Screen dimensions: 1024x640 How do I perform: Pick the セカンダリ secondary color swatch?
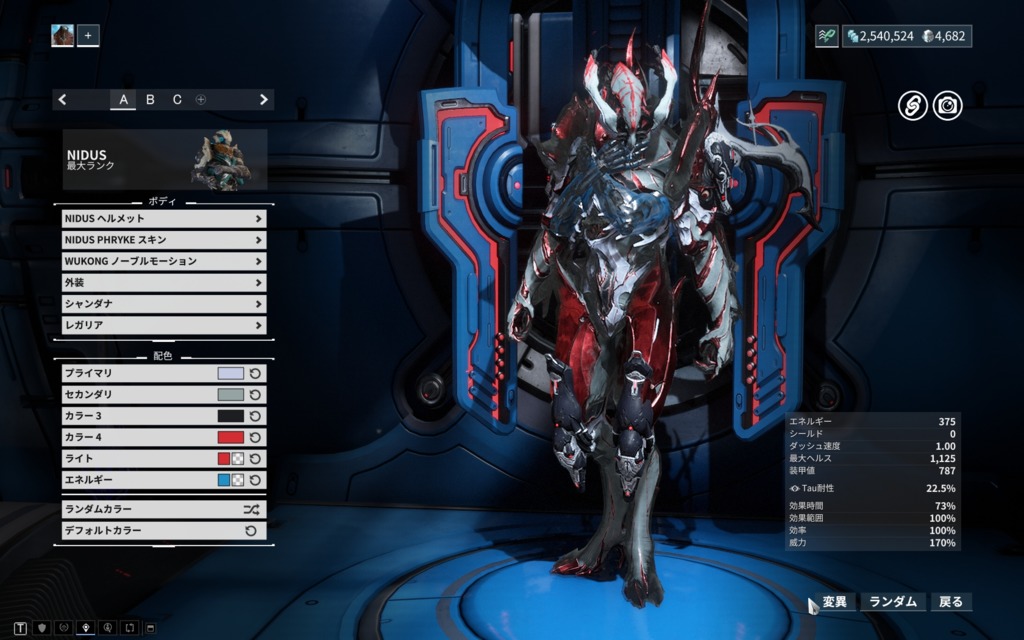point(231,394)
